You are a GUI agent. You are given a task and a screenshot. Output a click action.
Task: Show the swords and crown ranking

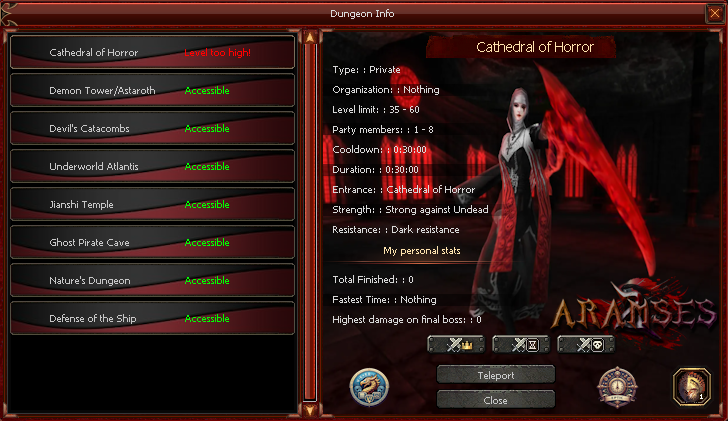click(x=456, y=345)
